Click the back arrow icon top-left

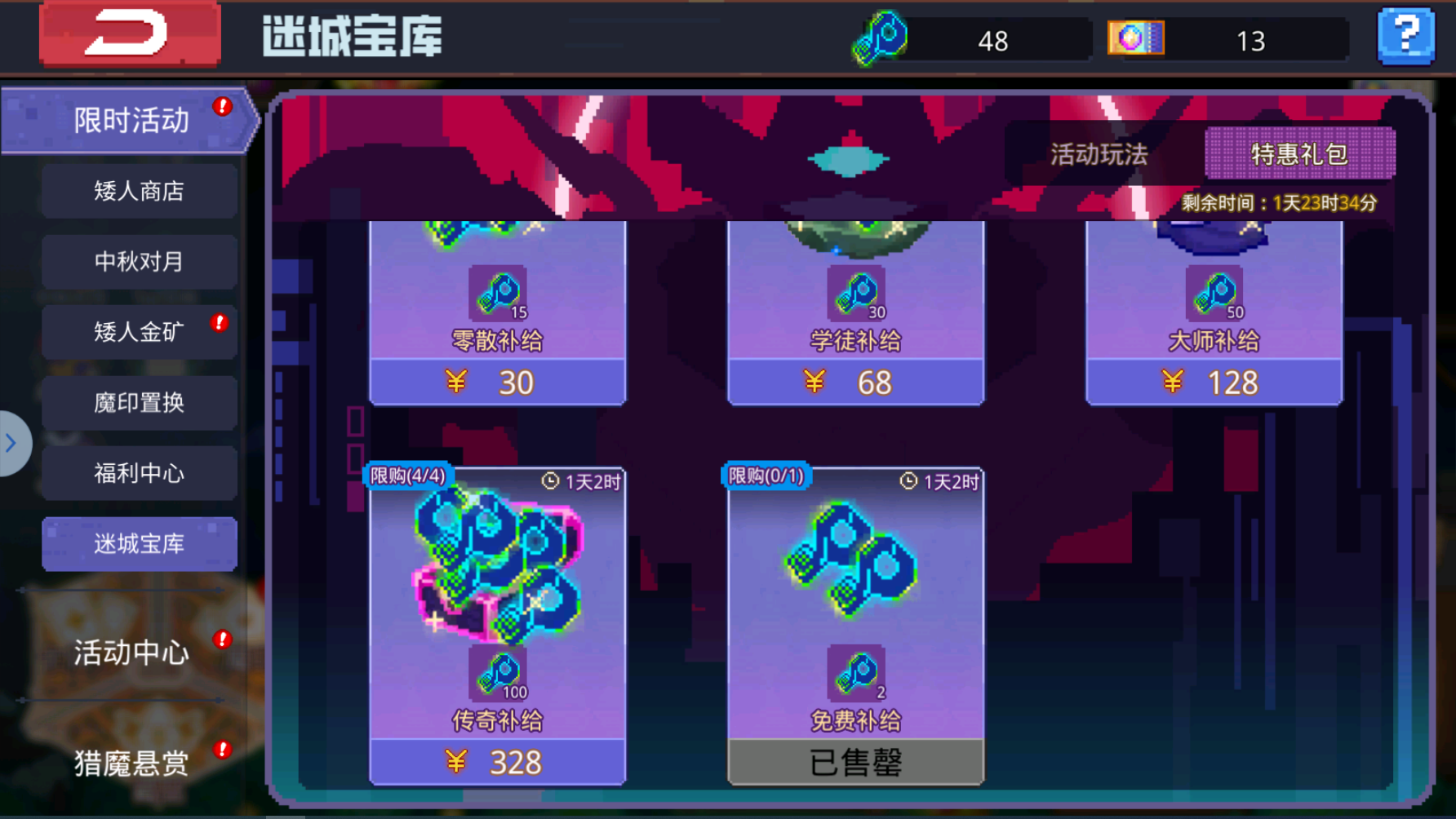point(131,36)
